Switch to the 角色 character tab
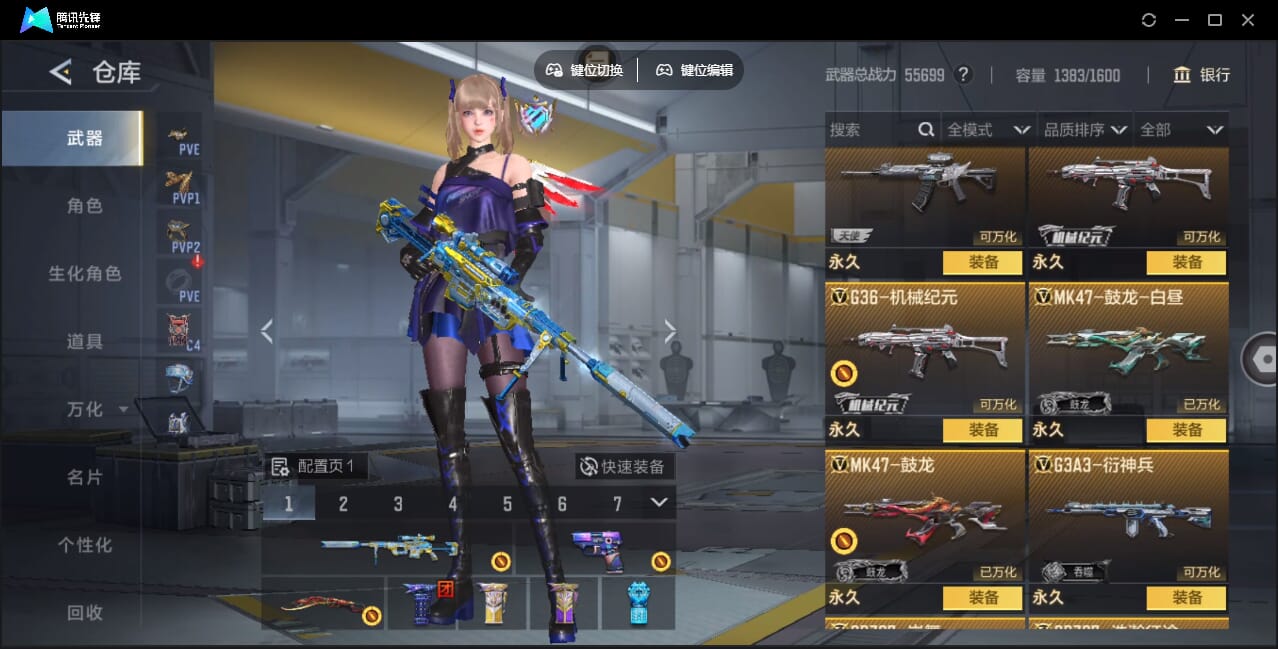The height and width of the screenshot is (649, 1278). [85, 206]
